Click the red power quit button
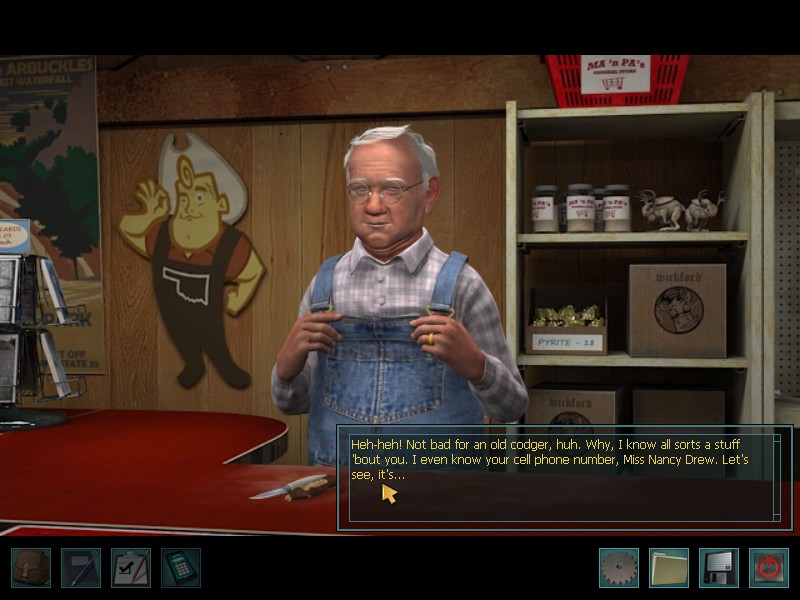The image size is (800, 600). 768,568
